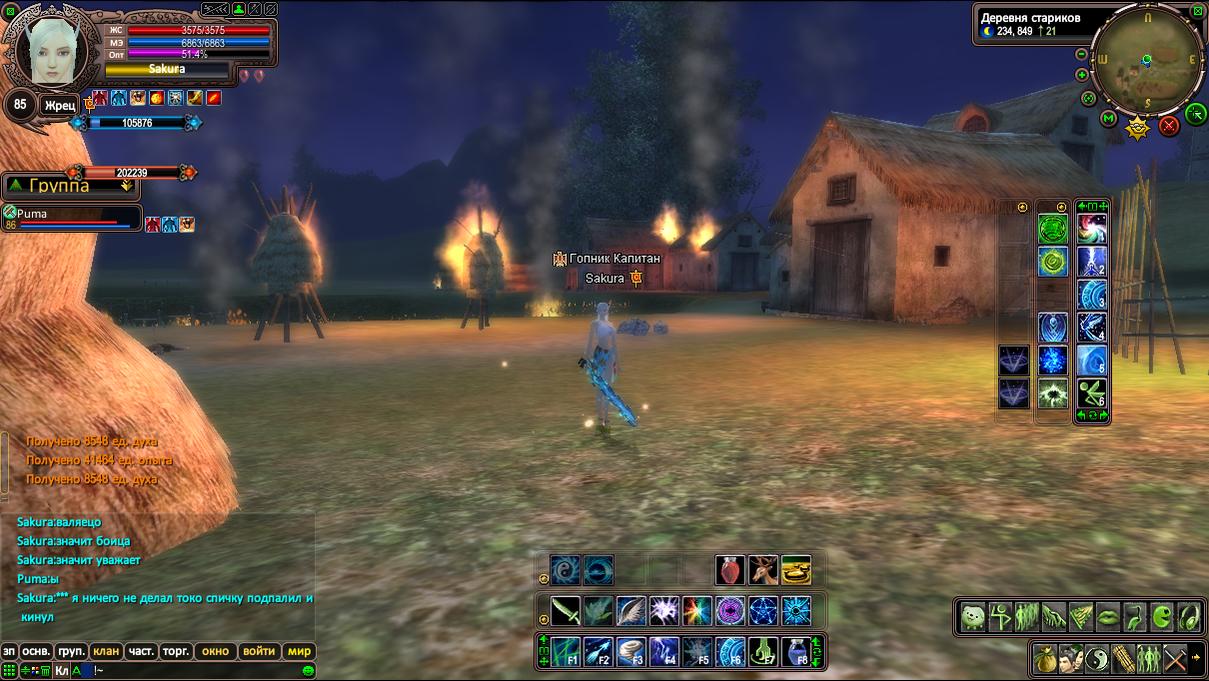Open the teddy bear pet menu icon
Screen dimensions: 1209x681
pos(973,617)
